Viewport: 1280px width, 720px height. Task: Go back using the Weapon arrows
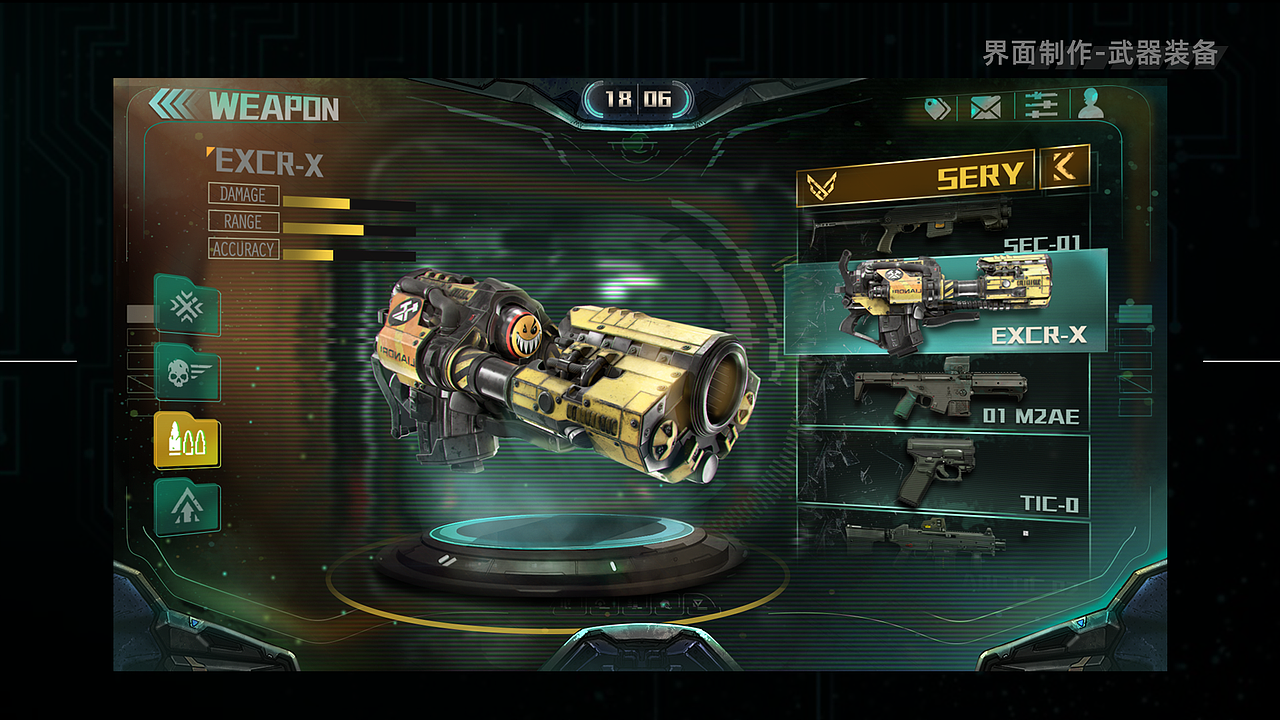[172, 105]
